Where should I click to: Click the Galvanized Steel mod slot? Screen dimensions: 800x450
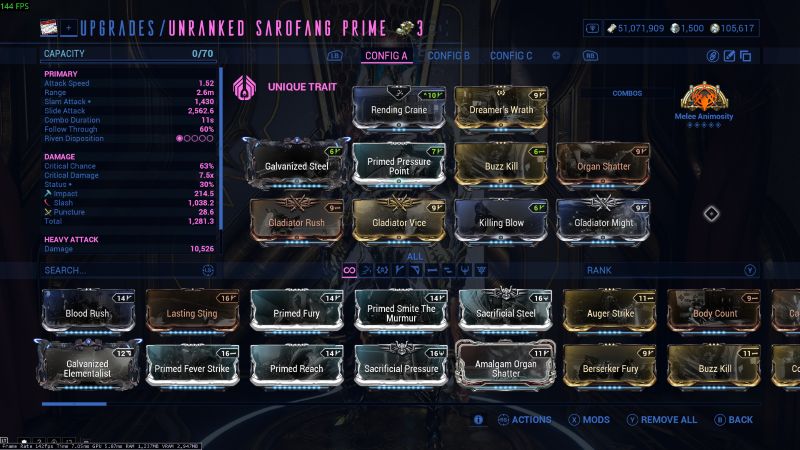coord(297,164)
